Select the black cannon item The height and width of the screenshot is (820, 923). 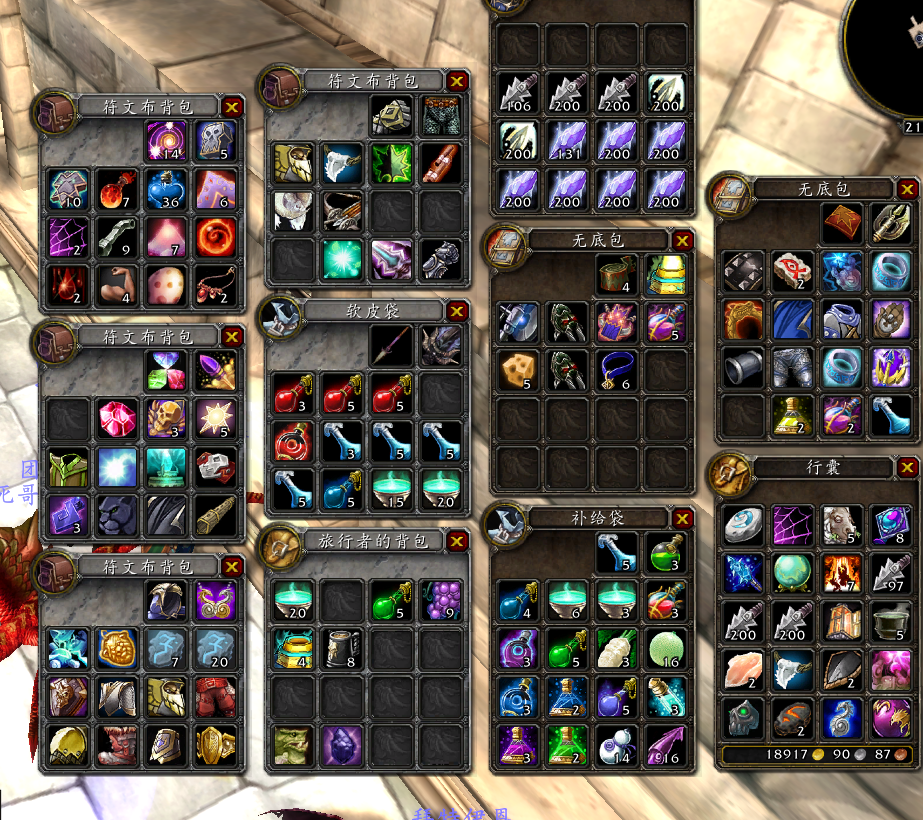click(x=742, y=368)
